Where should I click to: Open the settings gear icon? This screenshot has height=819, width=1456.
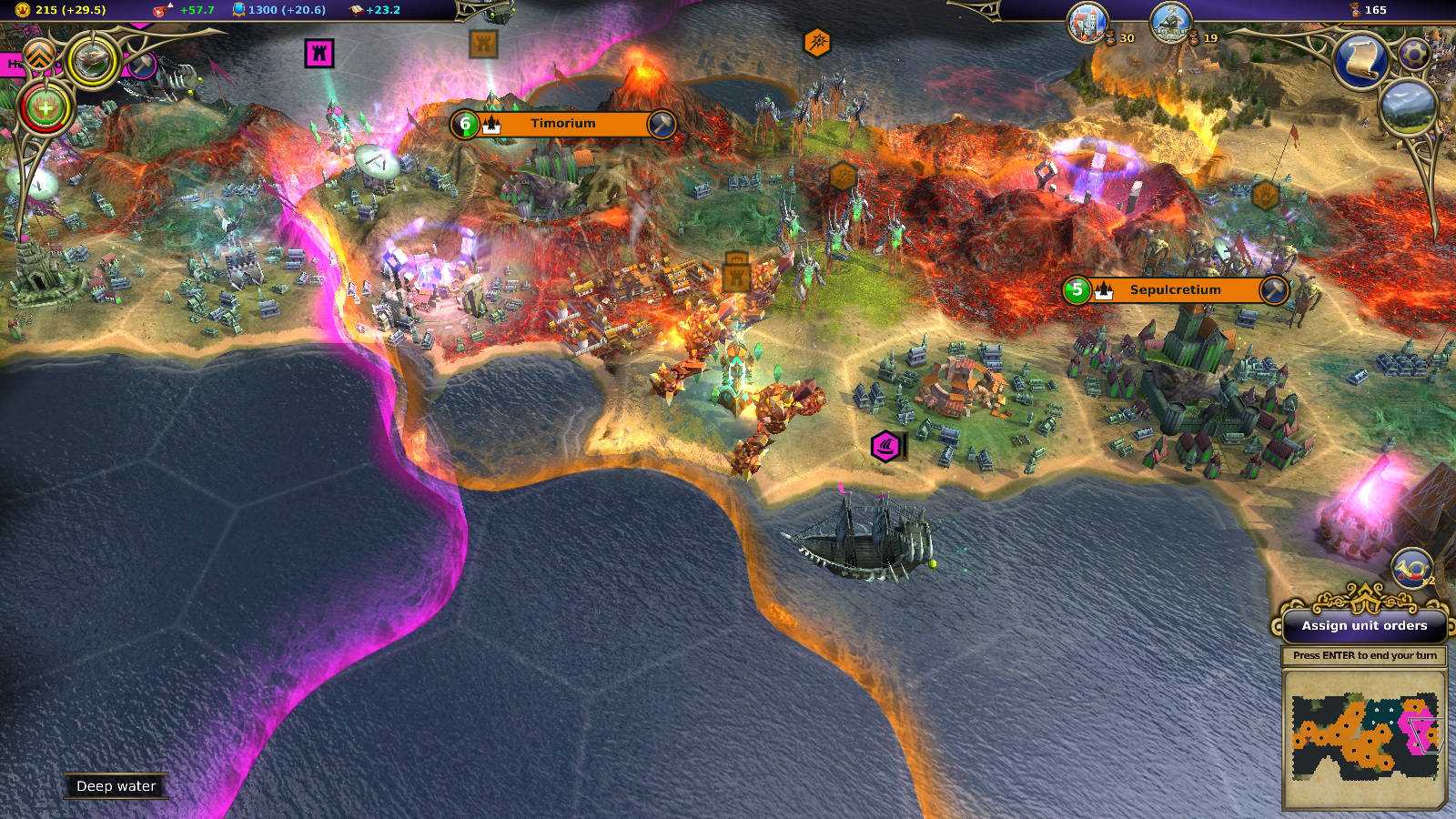tap(1416, 53)
